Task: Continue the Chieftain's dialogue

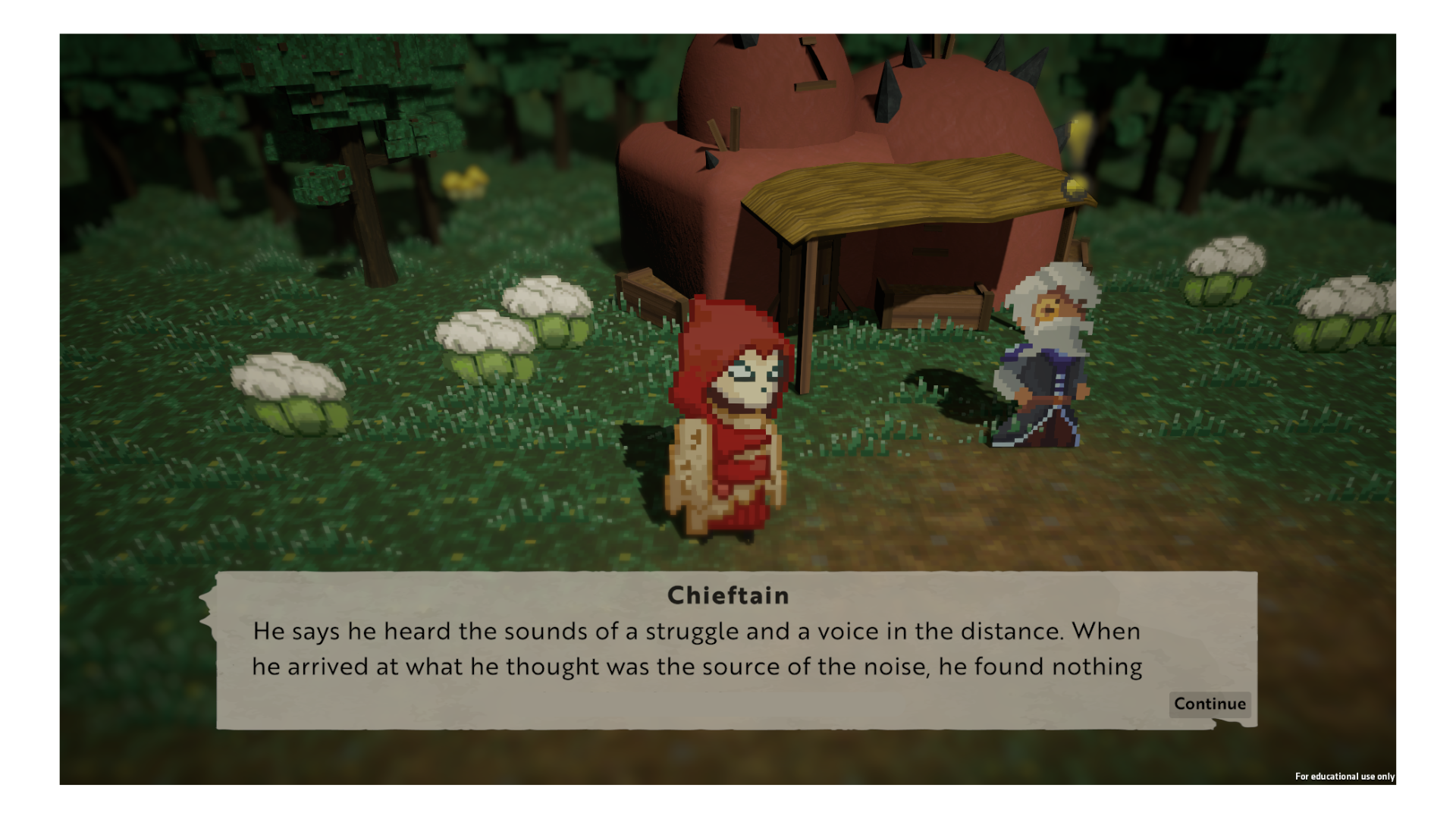Action: tap(1210, 704)
